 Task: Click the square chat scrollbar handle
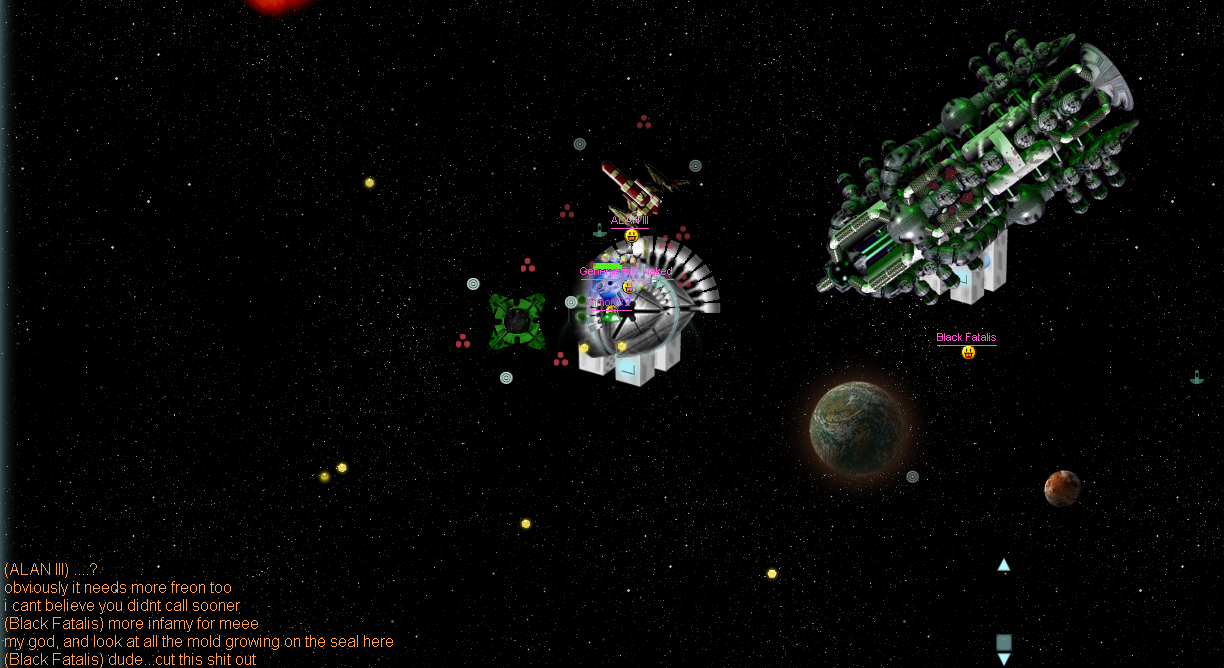1003,642
